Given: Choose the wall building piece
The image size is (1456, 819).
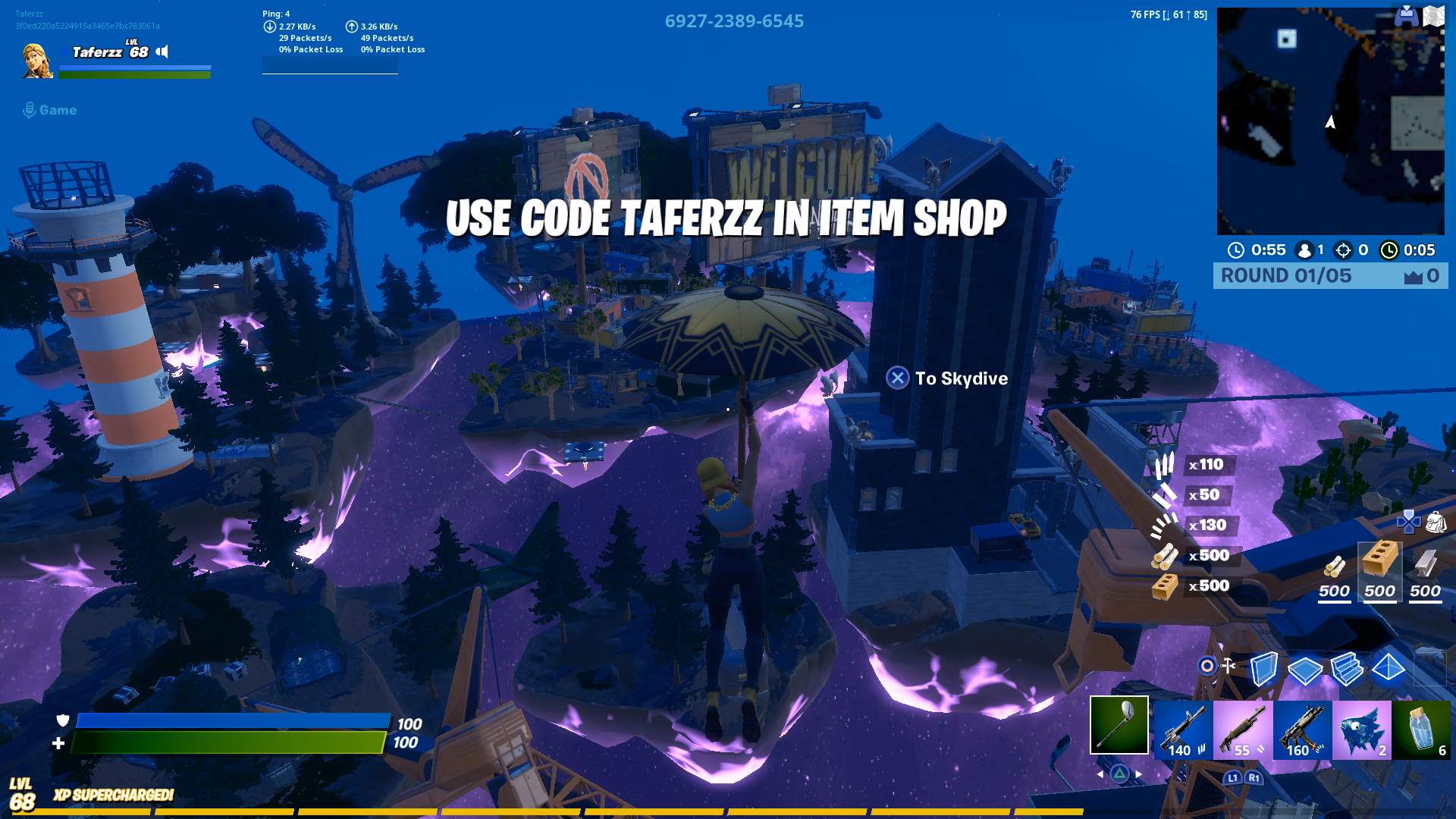Looking at the screenshot, I should (x=1263, y=669).
